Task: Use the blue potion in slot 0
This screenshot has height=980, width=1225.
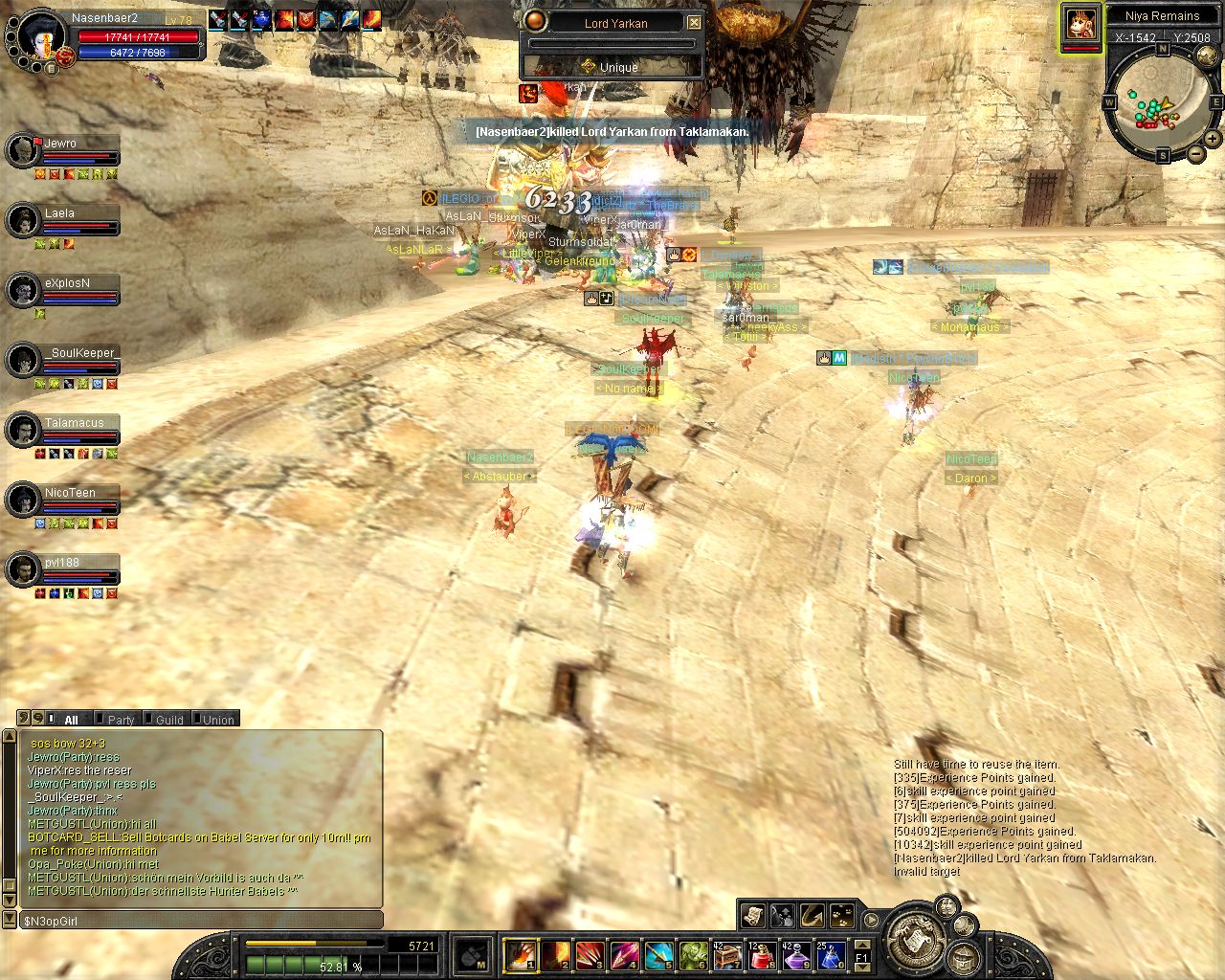Action: click(x=831, y=955)
